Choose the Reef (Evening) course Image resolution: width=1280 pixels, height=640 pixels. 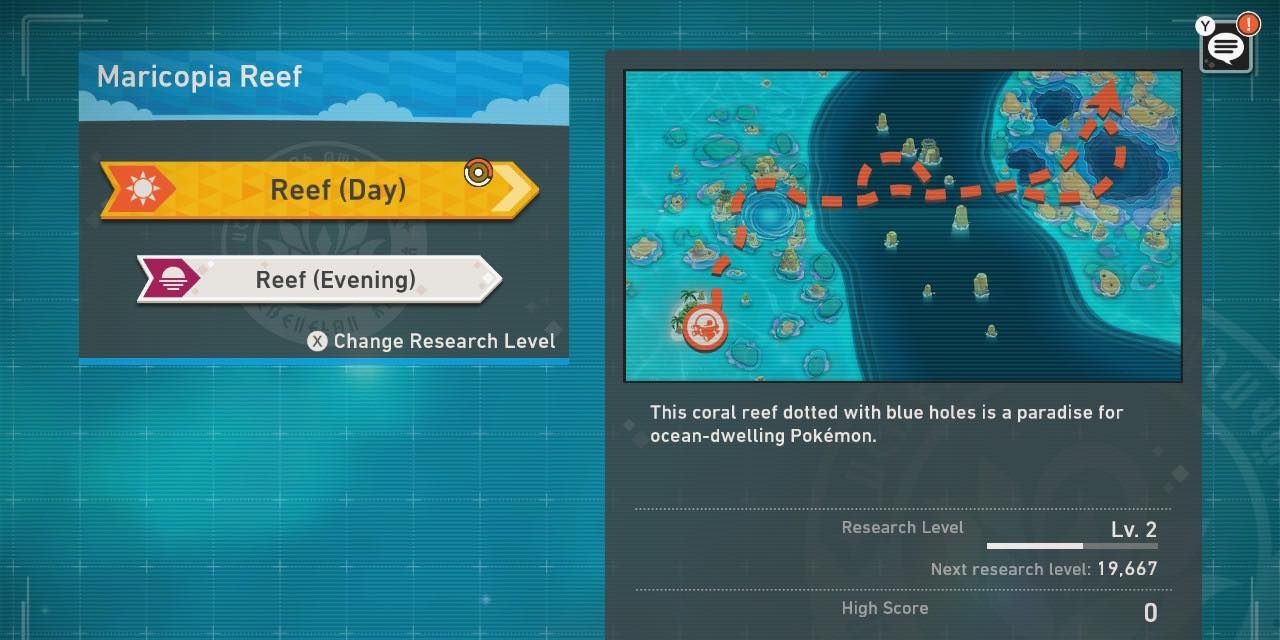click(x=320, y=279)
